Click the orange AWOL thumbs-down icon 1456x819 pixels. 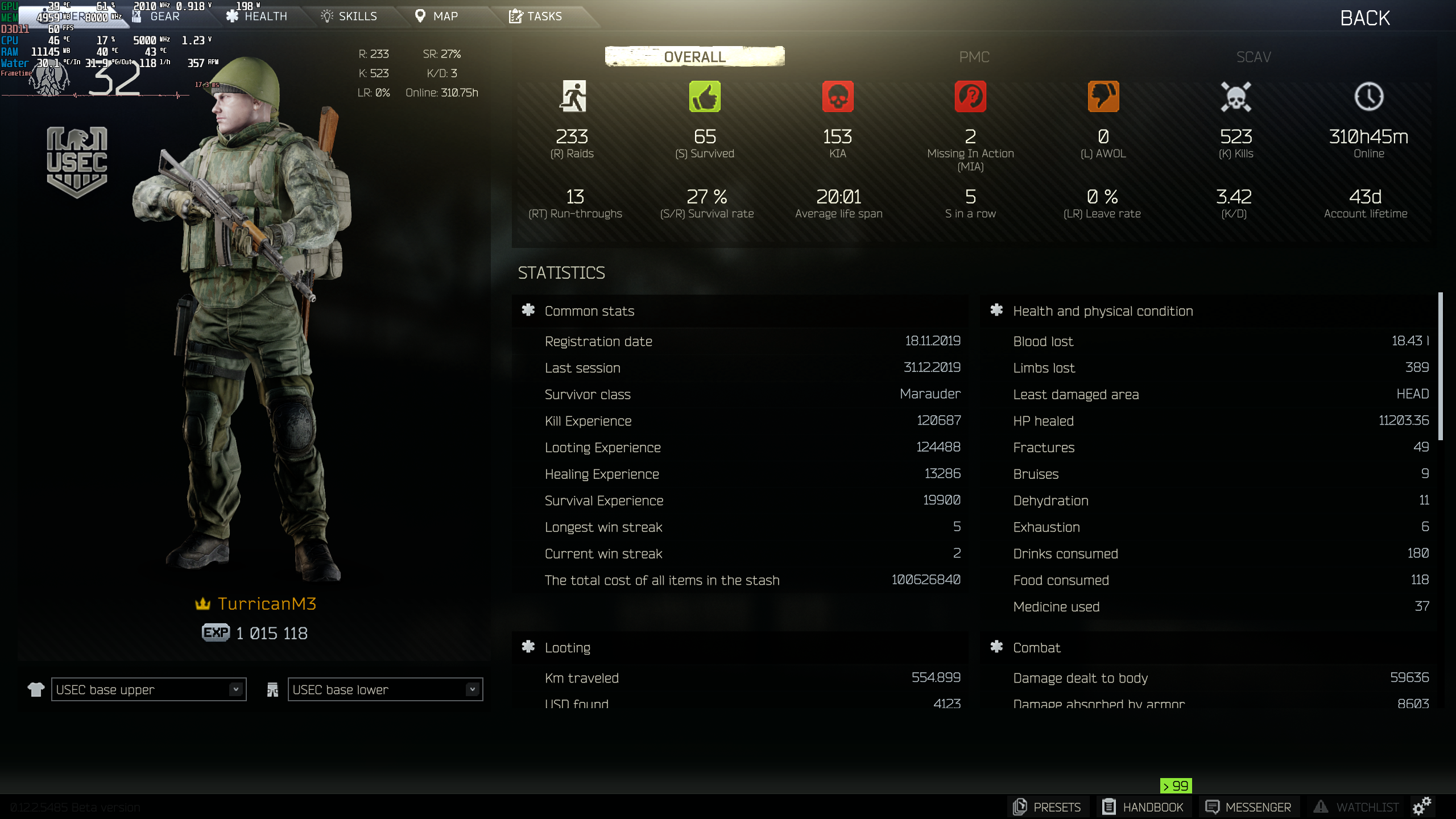coord(1103,97)
